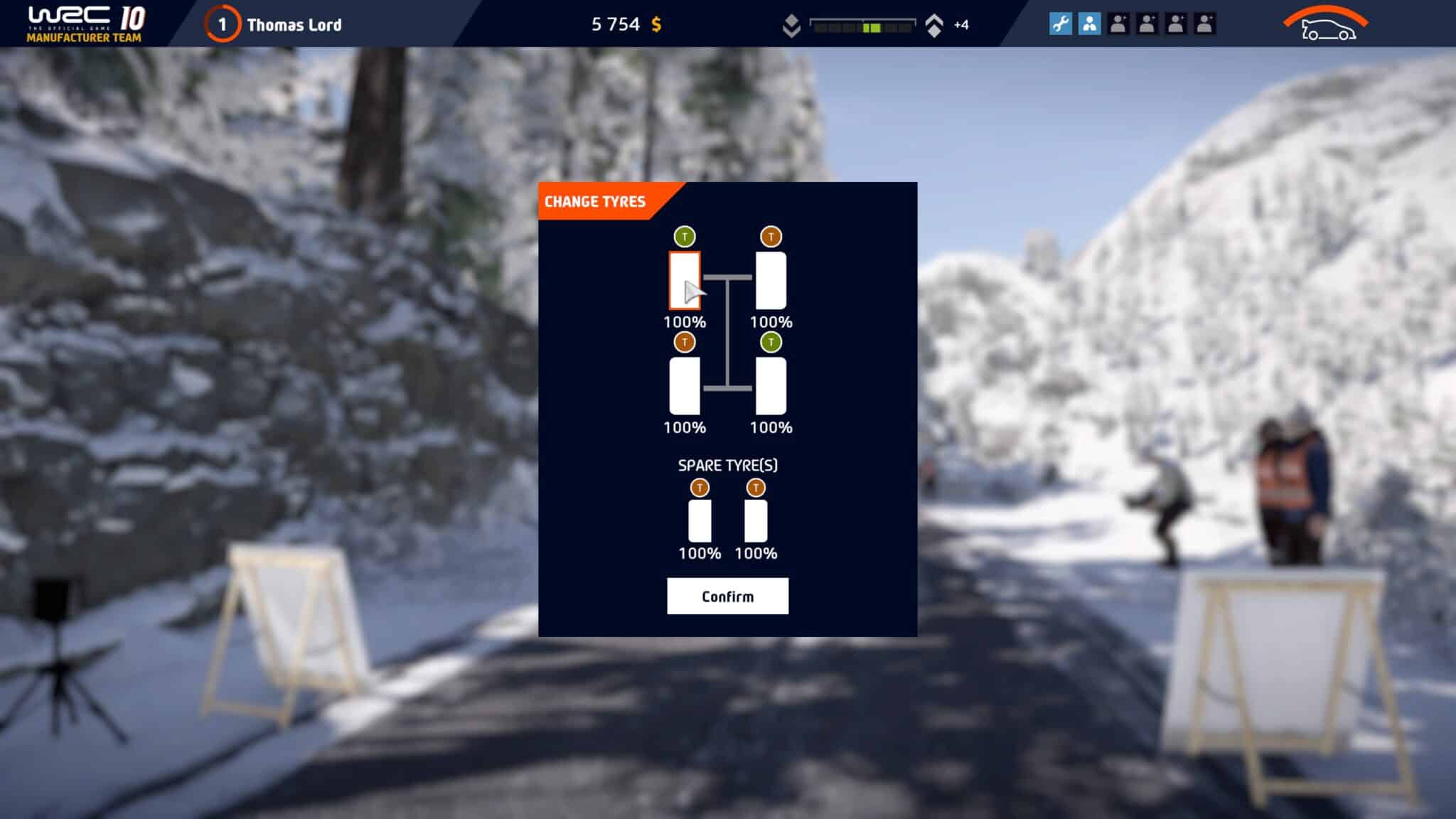This screenshot has width=1456, height=819.
Task: Select the active crew member icon
Action: point(1090,23)
